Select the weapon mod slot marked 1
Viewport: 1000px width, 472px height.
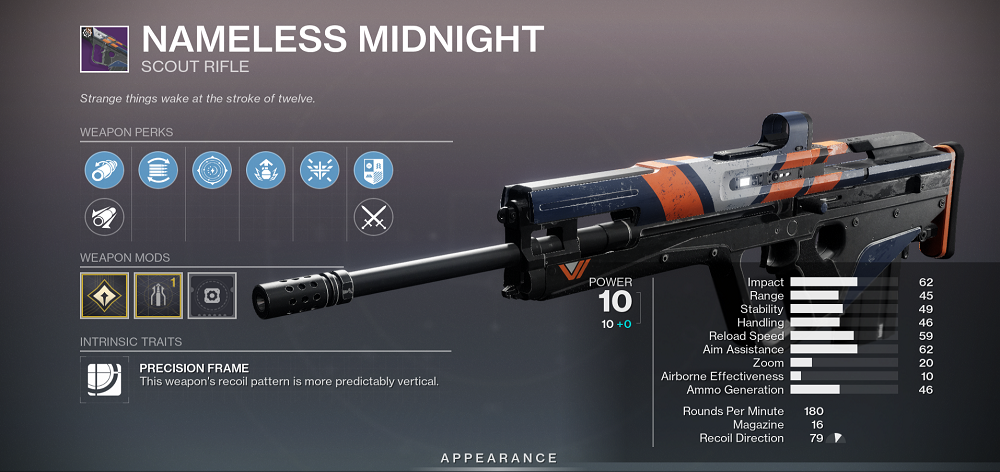[158, 297]
